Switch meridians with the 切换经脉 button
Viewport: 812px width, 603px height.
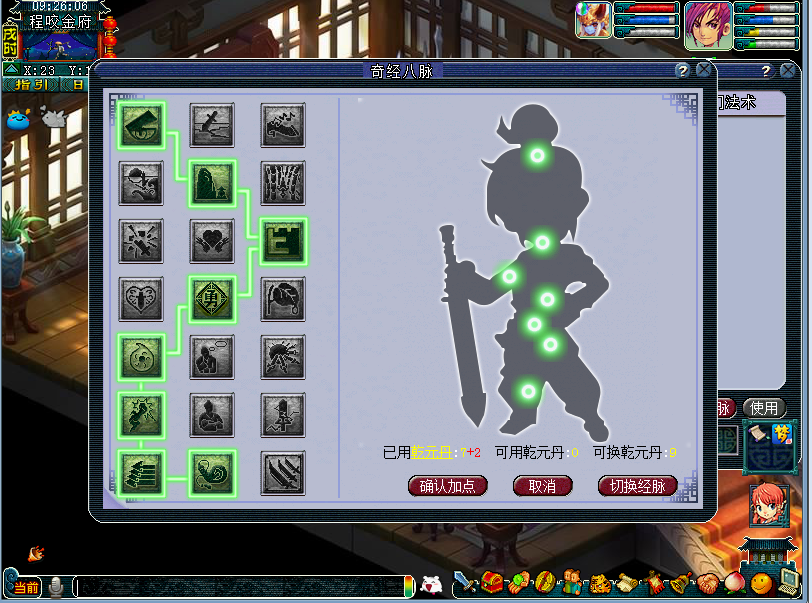pyautogui.click(x=637, y=486)
